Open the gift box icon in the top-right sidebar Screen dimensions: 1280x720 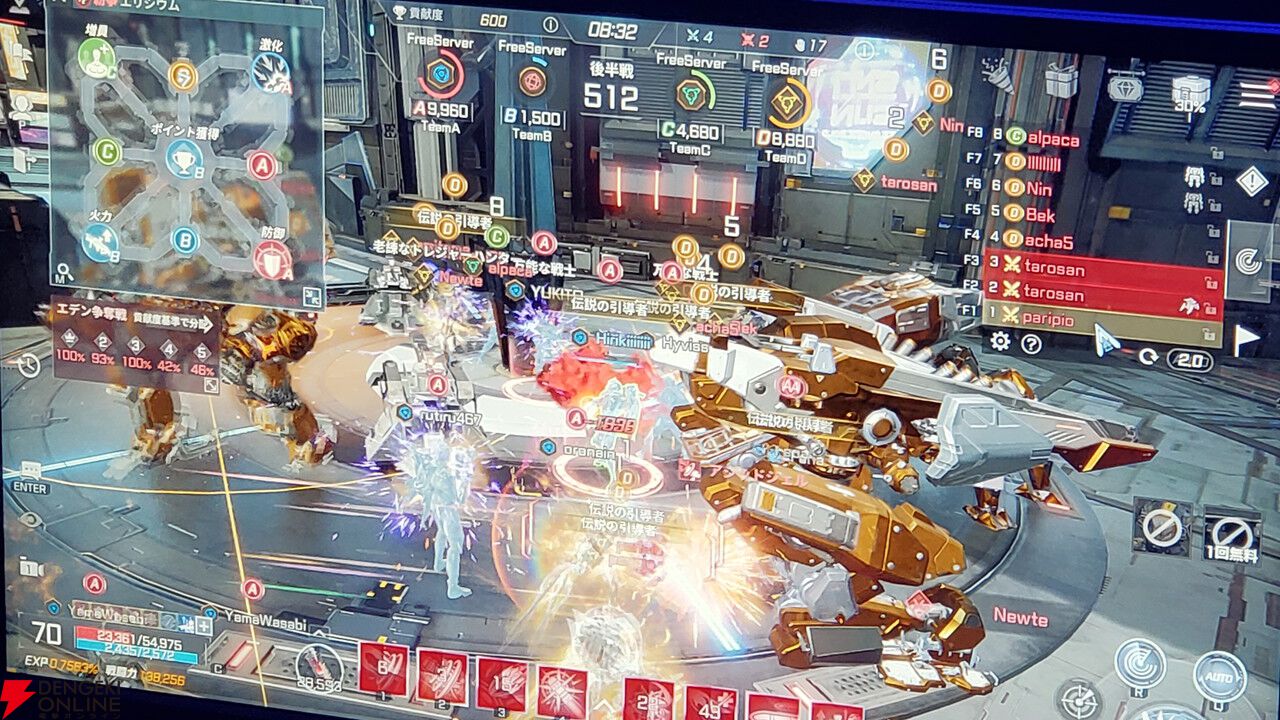pyautogui.click(x=1059, y=80)
